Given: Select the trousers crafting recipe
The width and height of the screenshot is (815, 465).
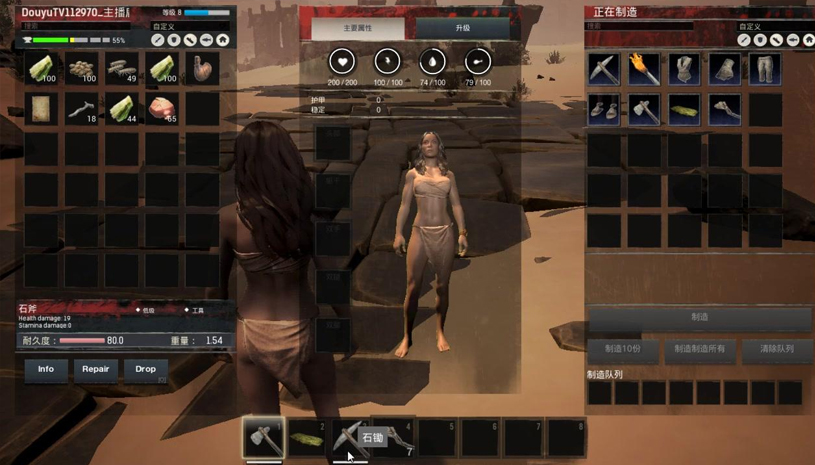Looking at the screenshot, I should (x=765, y=70).
